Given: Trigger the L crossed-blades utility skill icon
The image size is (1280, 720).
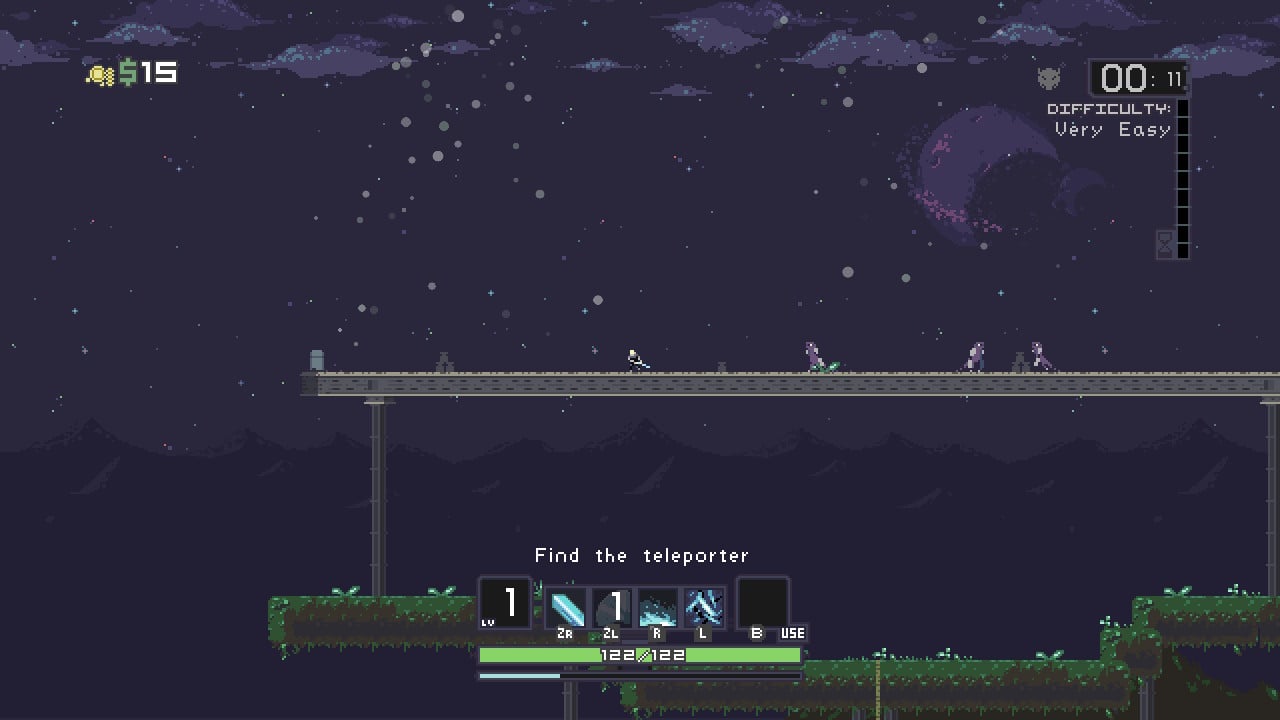Looking at the screenshot, I should point(703,605).
